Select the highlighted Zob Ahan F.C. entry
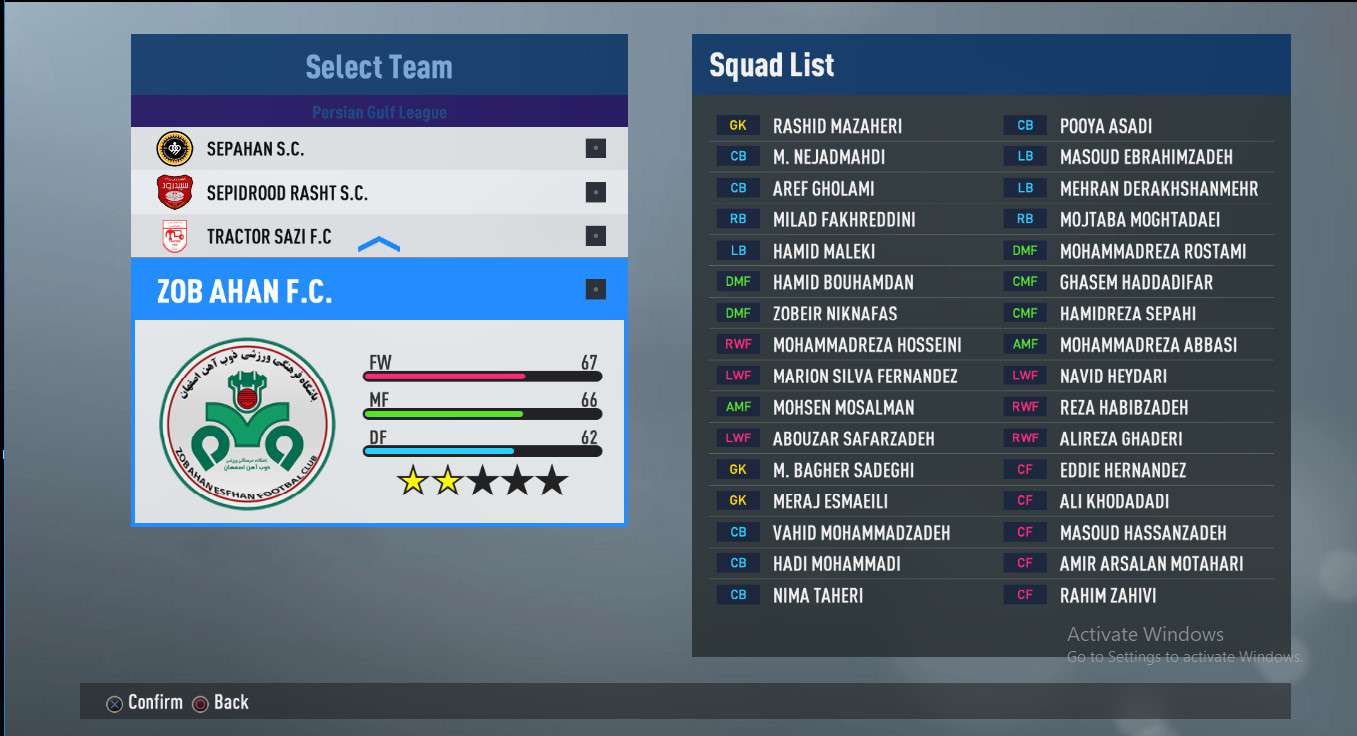Viewport: 1357px width, 736px height. [245, 291]
